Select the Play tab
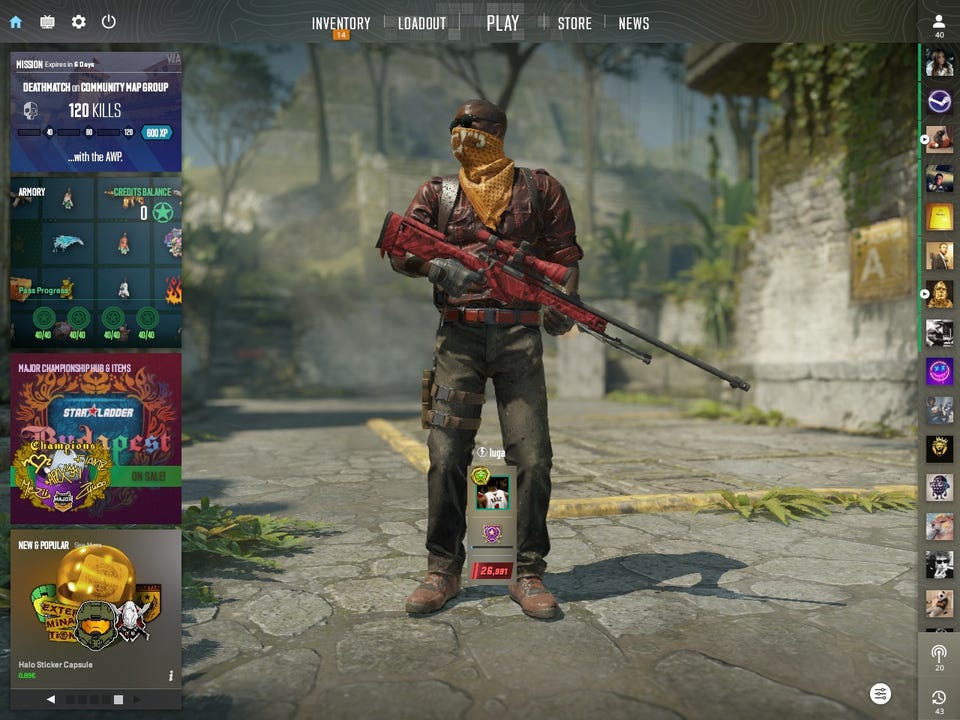960x720 pixels. click(x=502, y=23)
